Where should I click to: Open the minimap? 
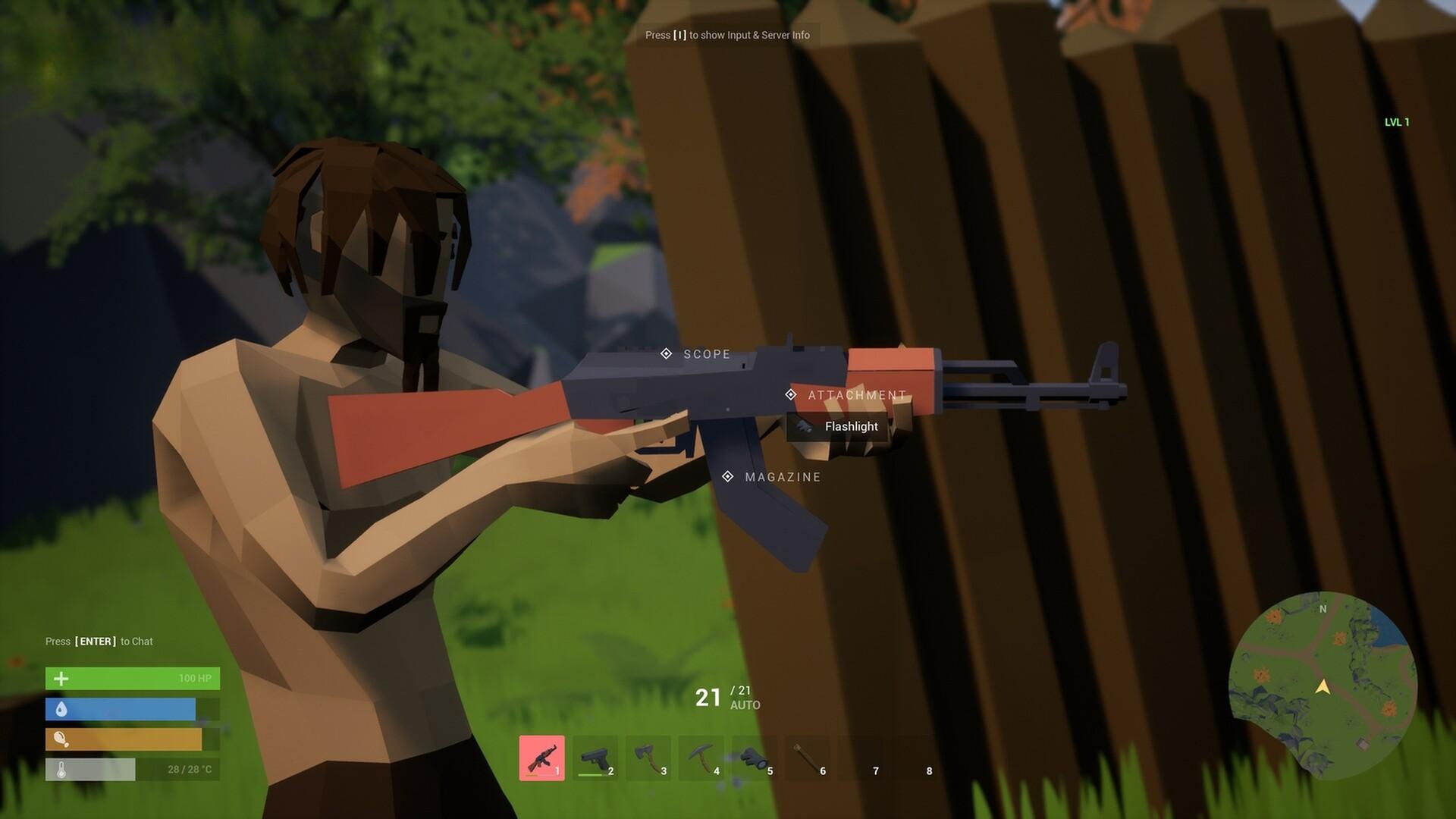tap(1323, 686)
